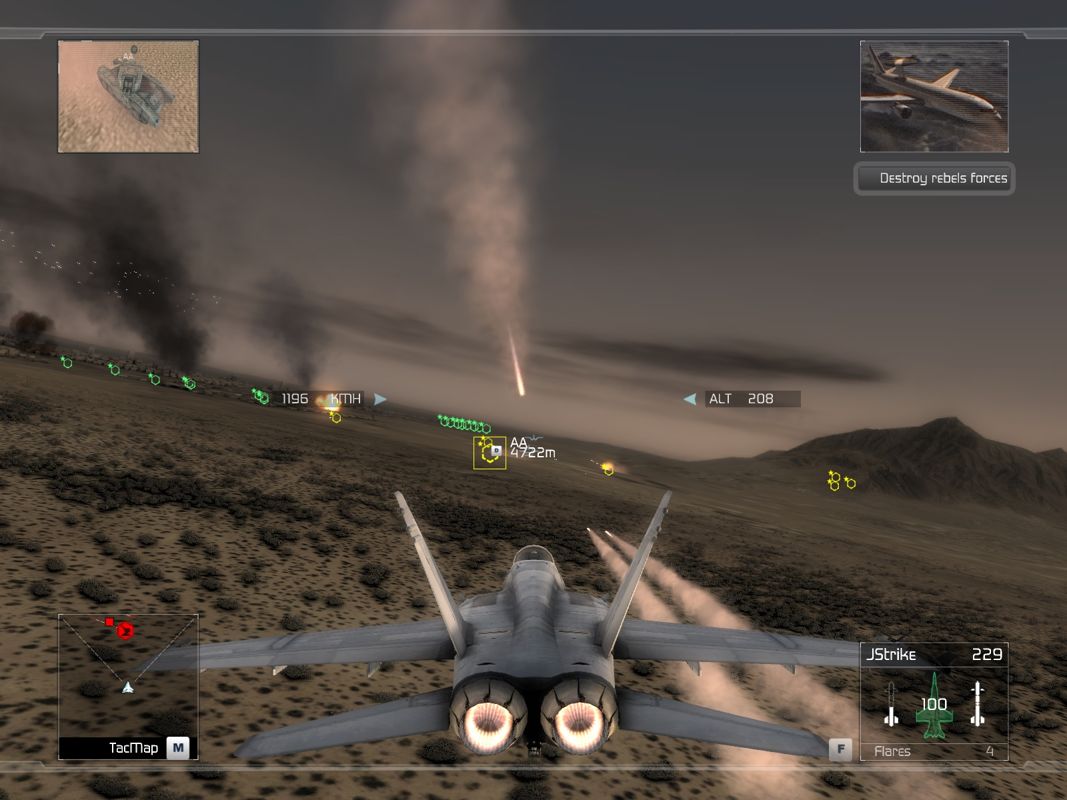Image resolution: width=1067 pixels, height=800 pixels.
Task: Select the red enemy marker on TacMap
Action: 125,630
